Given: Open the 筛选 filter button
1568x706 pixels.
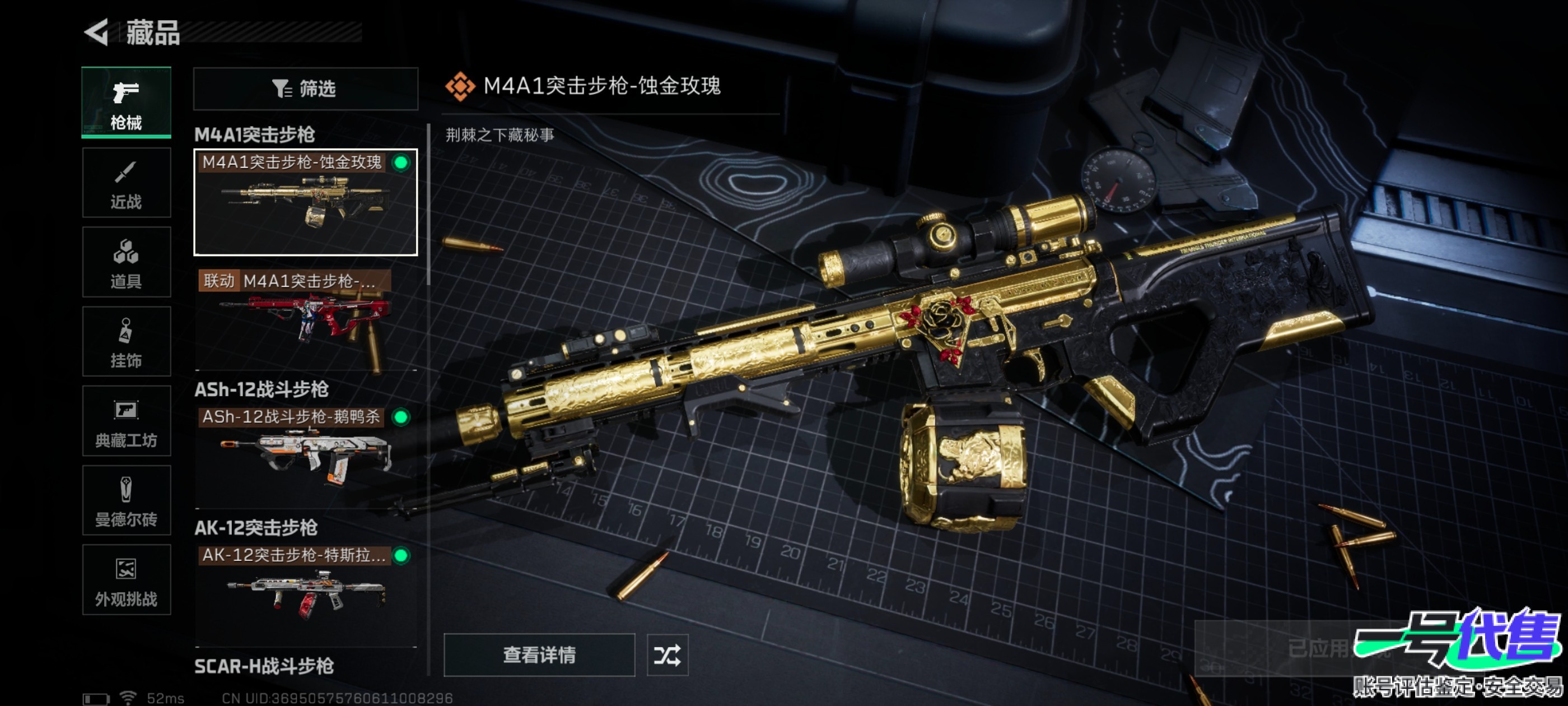Looking at the screenshot, I should (x=305, y=89).
